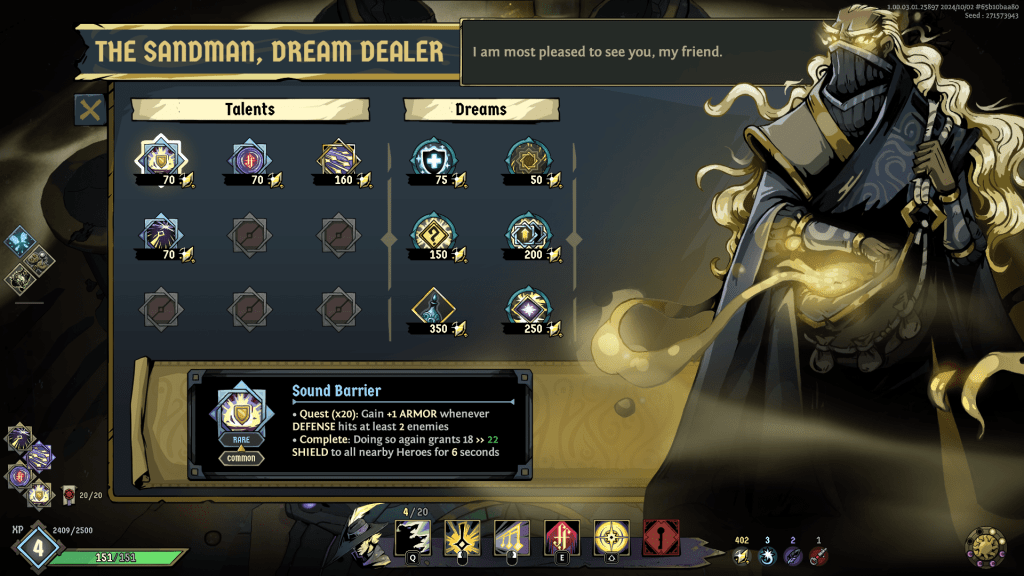Activate the golden crosshair ability

pos(611,537)
